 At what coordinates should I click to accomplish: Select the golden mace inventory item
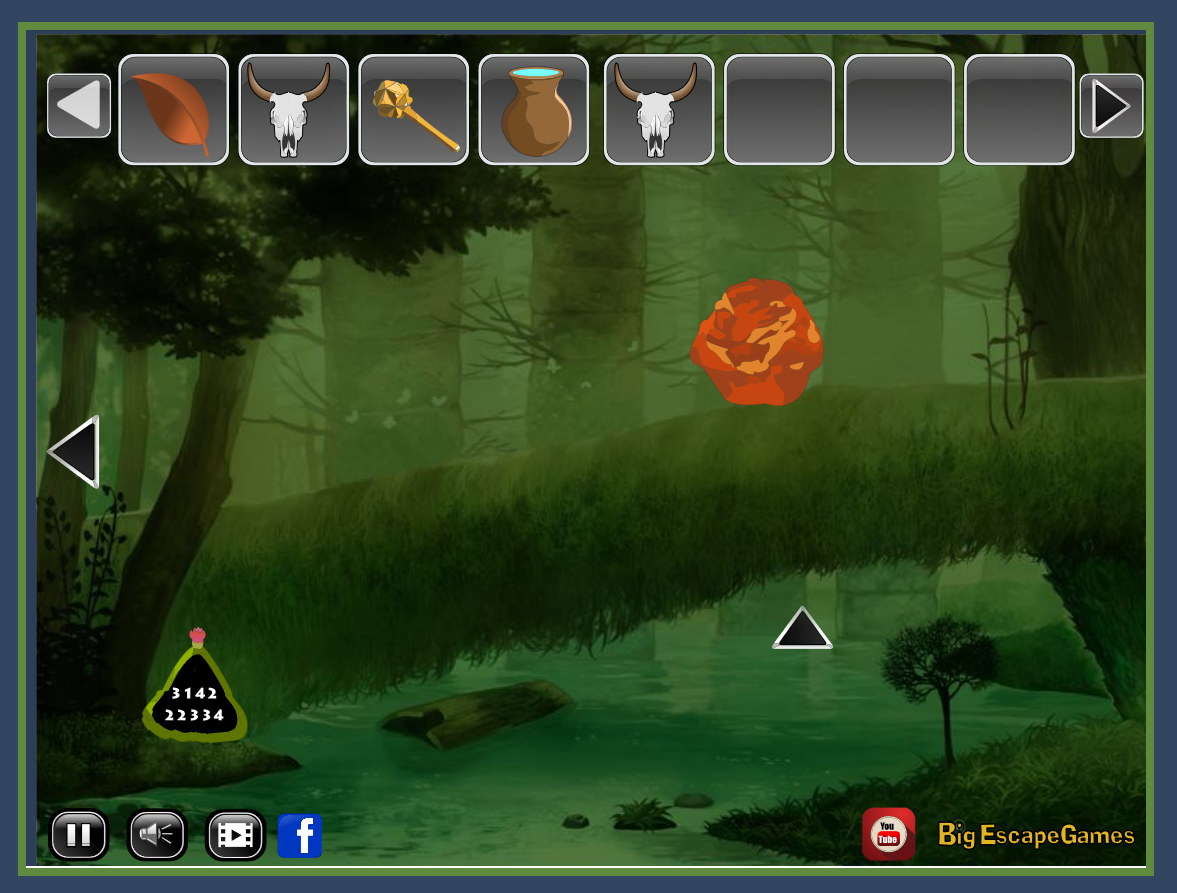pyautogui.click(x=413, y=110)
